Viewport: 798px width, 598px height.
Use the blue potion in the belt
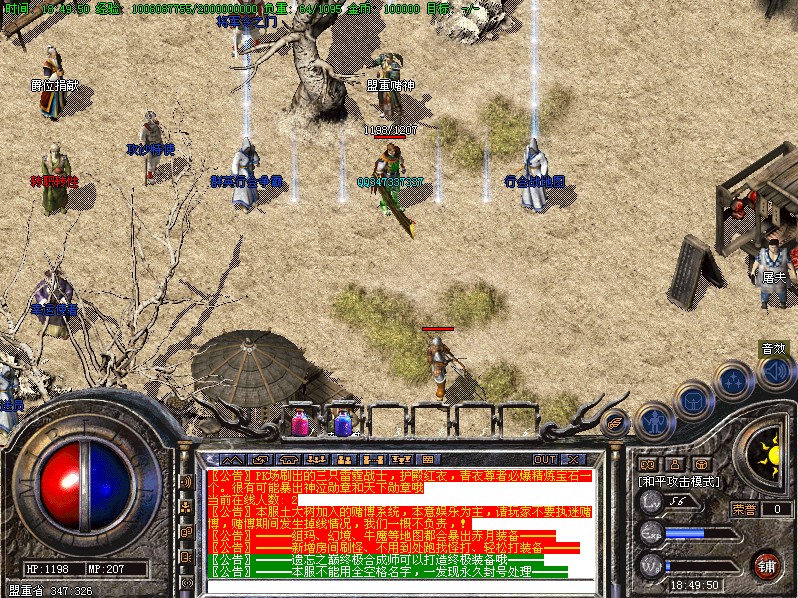(342, 423)
